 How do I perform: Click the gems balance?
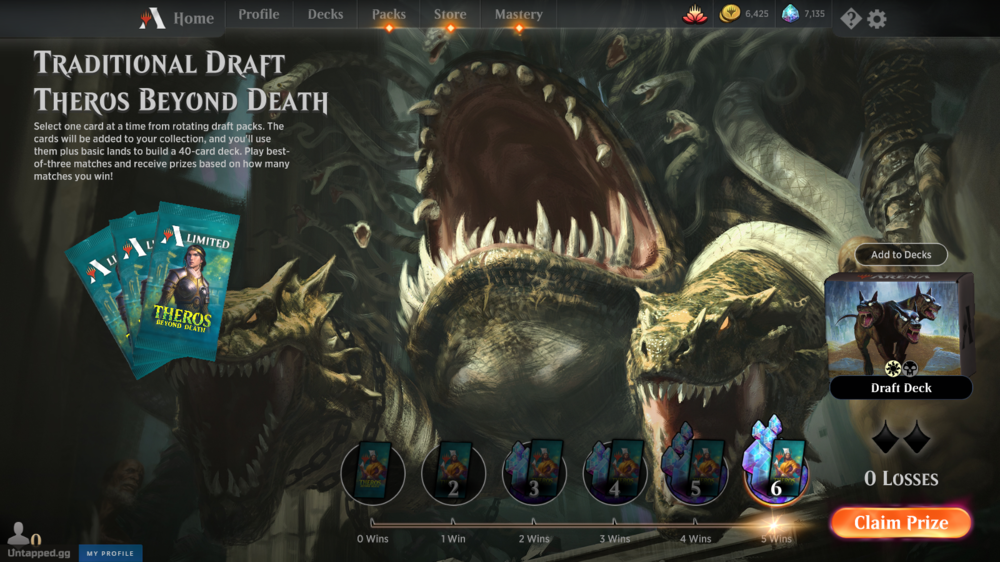pos(803,14)
